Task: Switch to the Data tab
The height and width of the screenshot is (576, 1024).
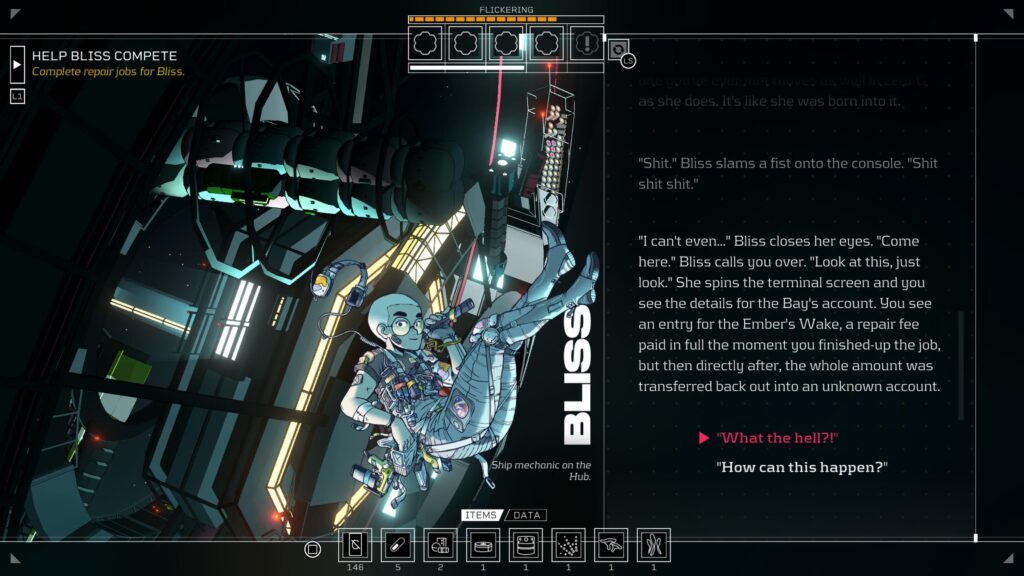Action: click(x=527, y=515)
